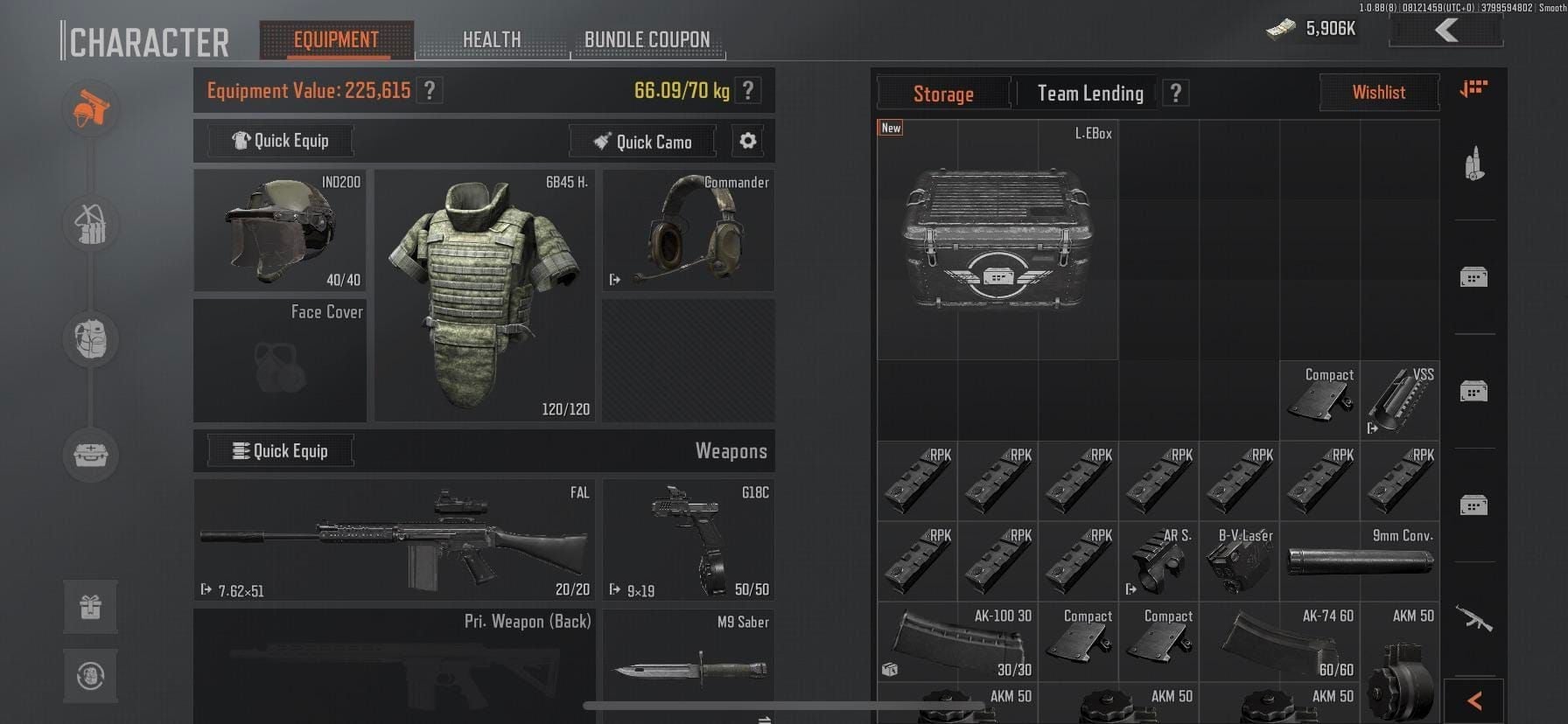Open gear settings next to Quick Camo
The height and width of the screenshot is (724, 1568).
[x=748, y=141]
